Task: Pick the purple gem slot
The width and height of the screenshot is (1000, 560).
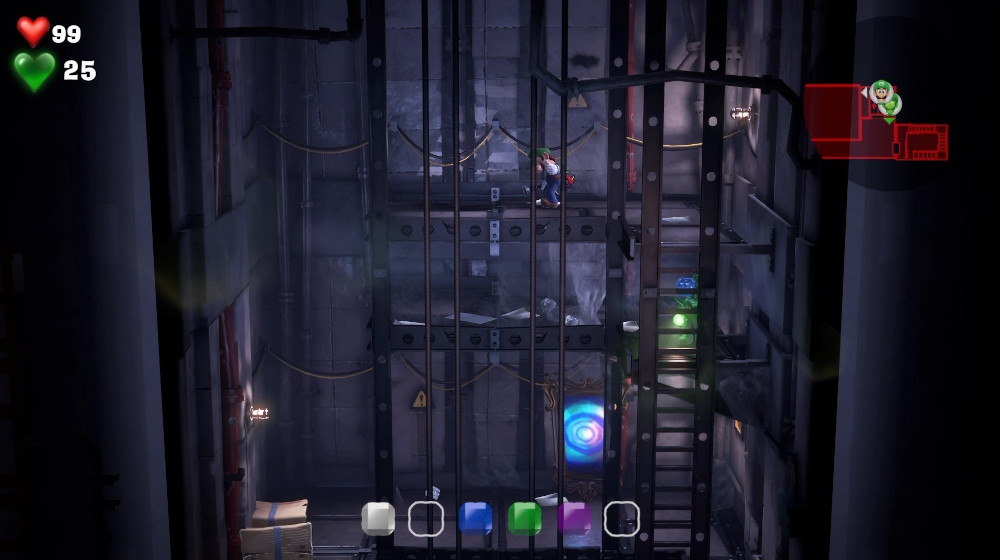Action: [x=574, y=518]
